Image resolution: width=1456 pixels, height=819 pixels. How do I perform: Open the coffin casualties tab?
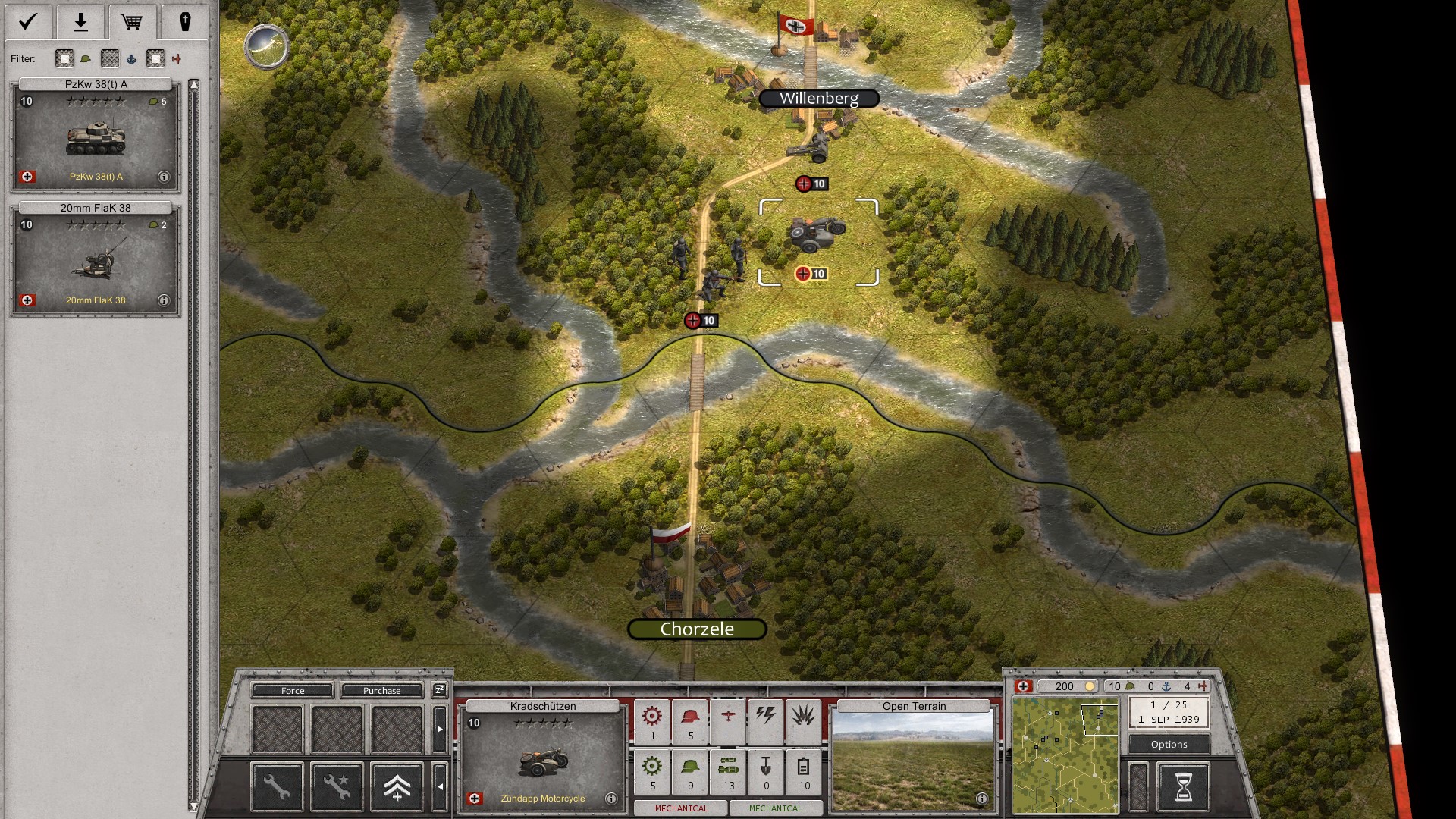pyautogui.click(x=184, y=21)
